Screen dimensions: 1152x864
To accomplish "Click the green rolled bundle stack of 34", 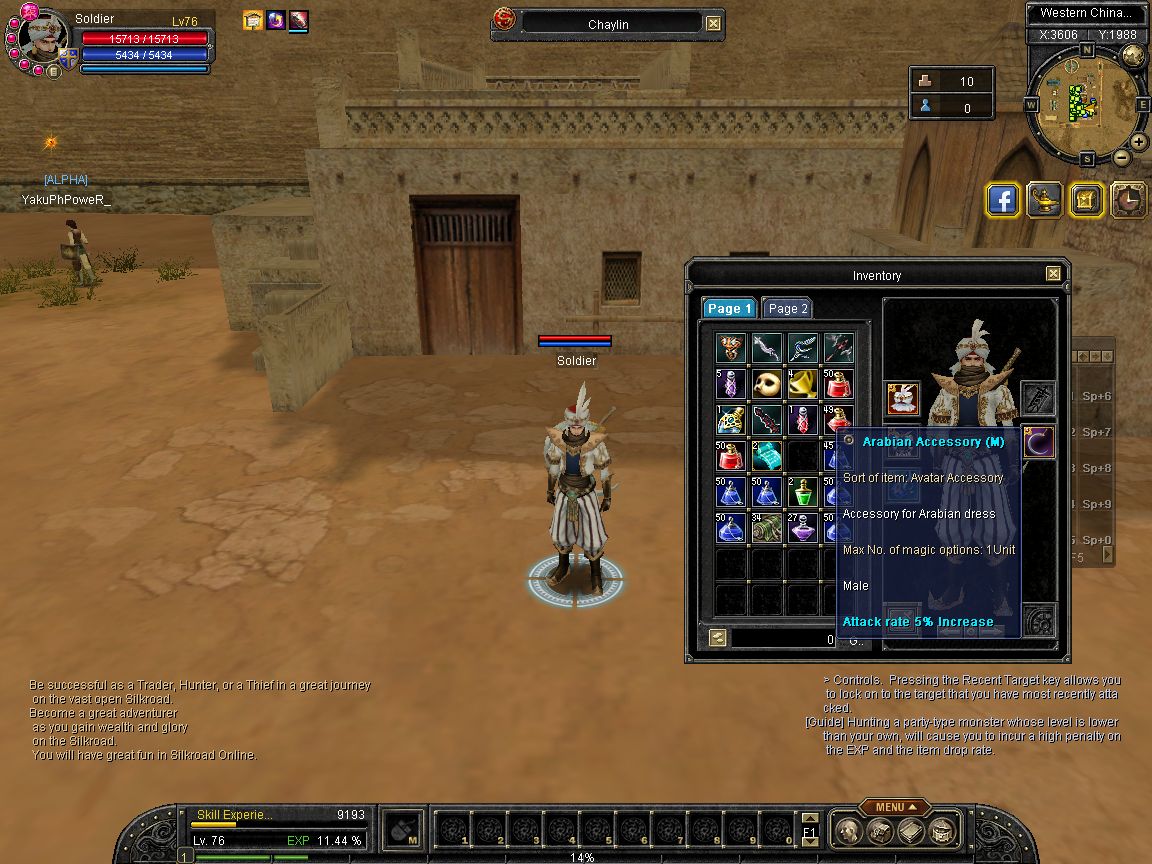I will (x=767, y=528).
